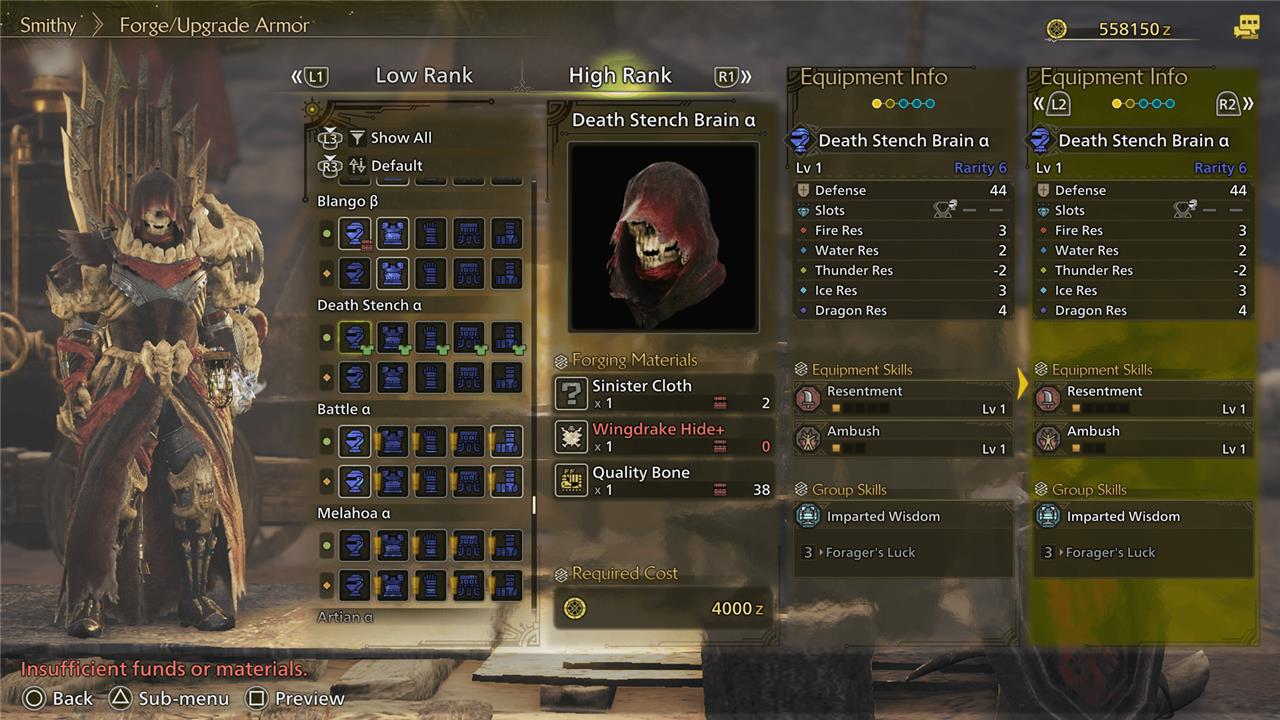Select Imparted Wisdom group skill in highlighted panel
1280x720 pixels.
coord(1141,517)
